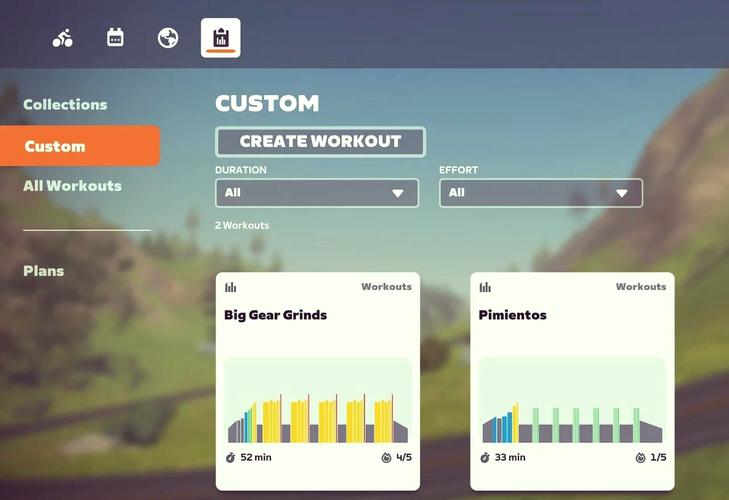Open the globe worlds tab
The height and width of the screenshot is (500, 729).
(168, 38)
